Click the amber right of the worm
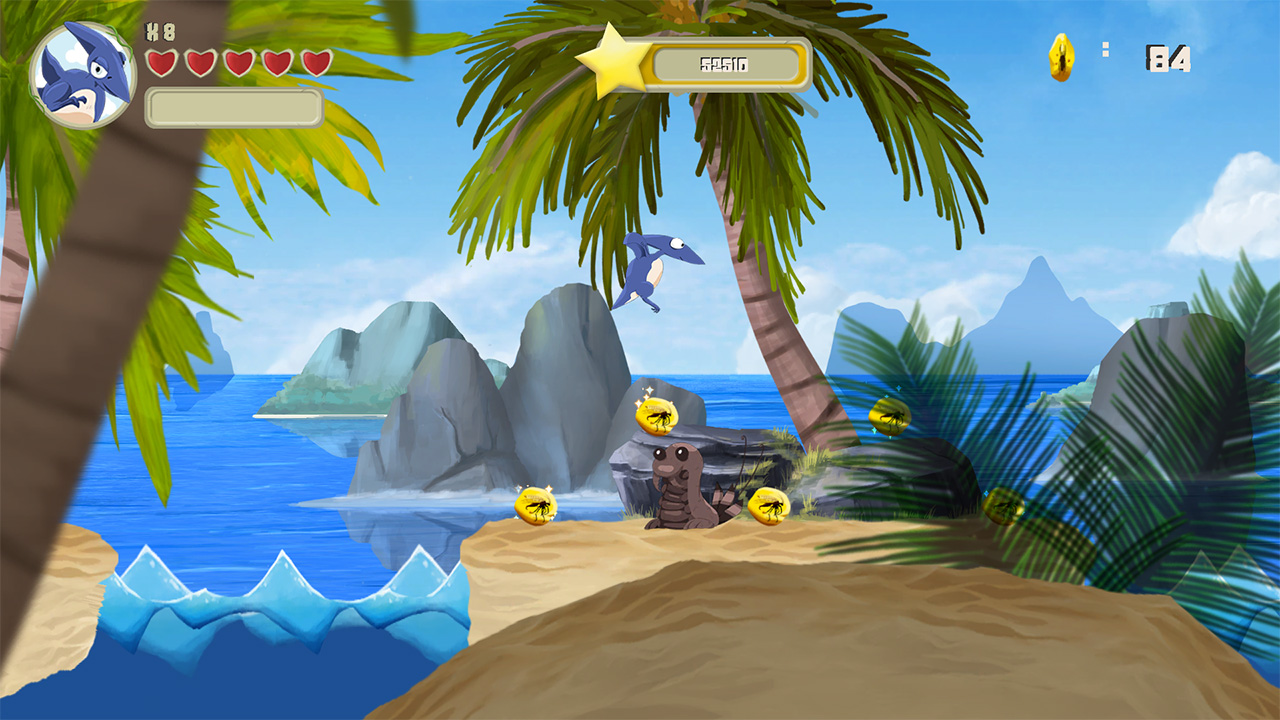The width and height of the screenshot is (1280, 720). click(x=769, y=506)
